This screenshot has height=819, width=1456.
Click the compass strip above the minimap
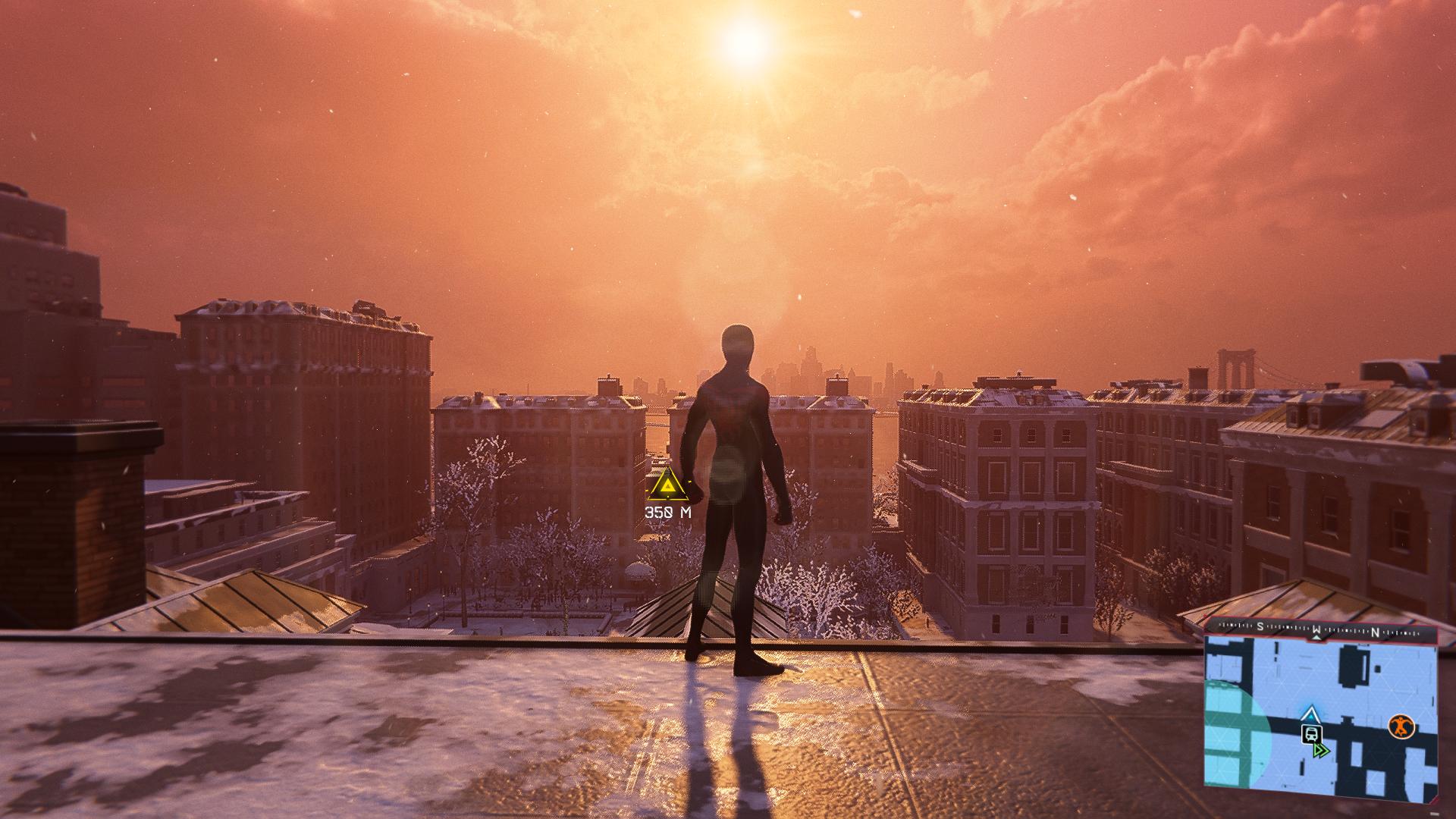(1320, 629)
